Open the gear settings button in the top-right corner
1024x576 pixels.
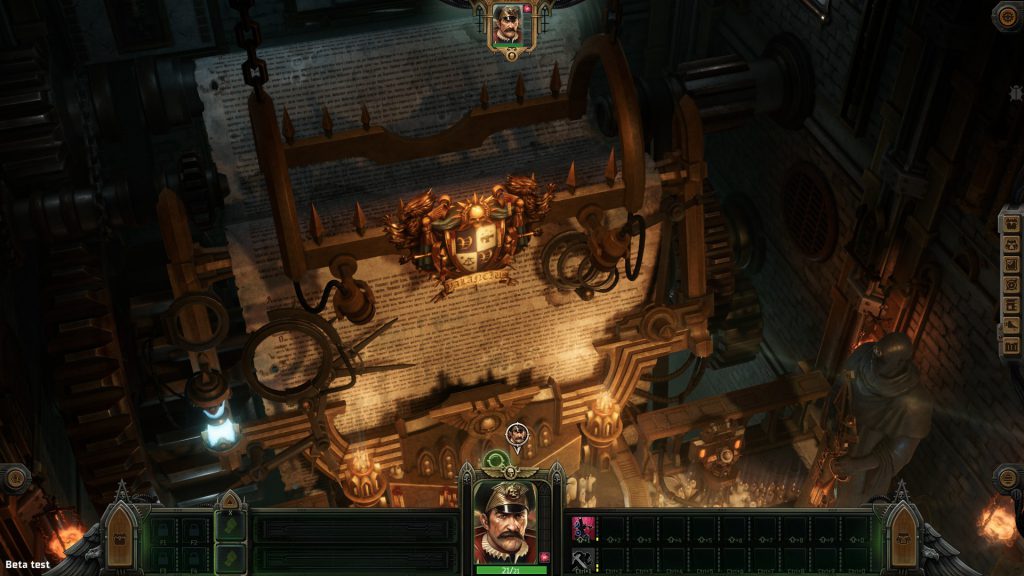tap(1007, 15)
